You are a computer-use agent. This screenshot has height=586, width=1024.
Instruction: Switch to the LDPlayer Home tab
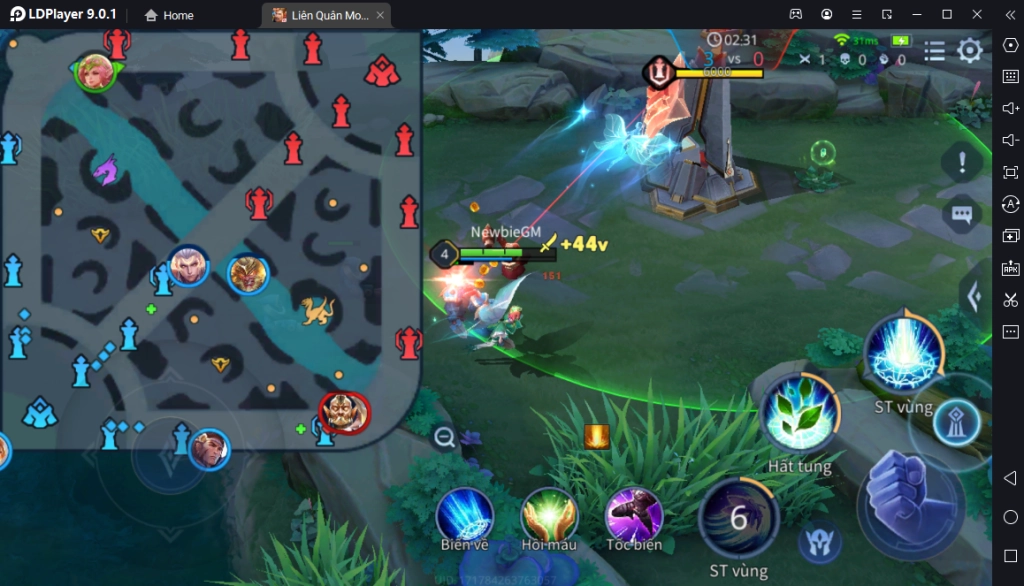[169, 15]
